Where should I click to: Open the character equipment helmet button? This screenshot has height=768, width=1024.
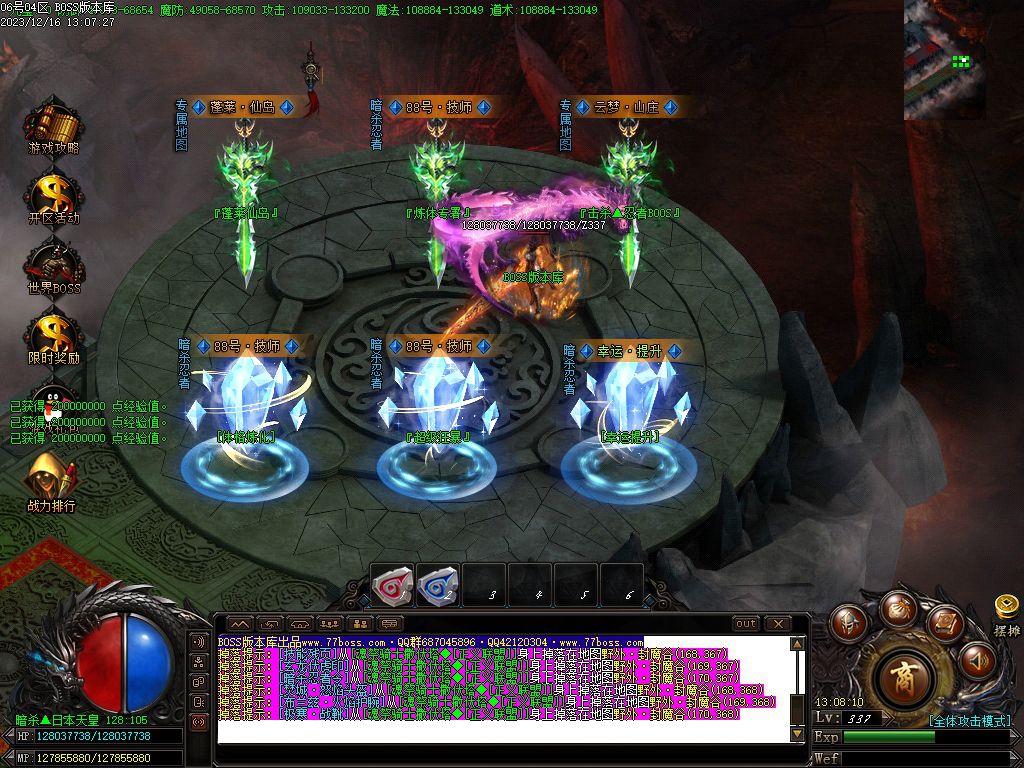849,624
